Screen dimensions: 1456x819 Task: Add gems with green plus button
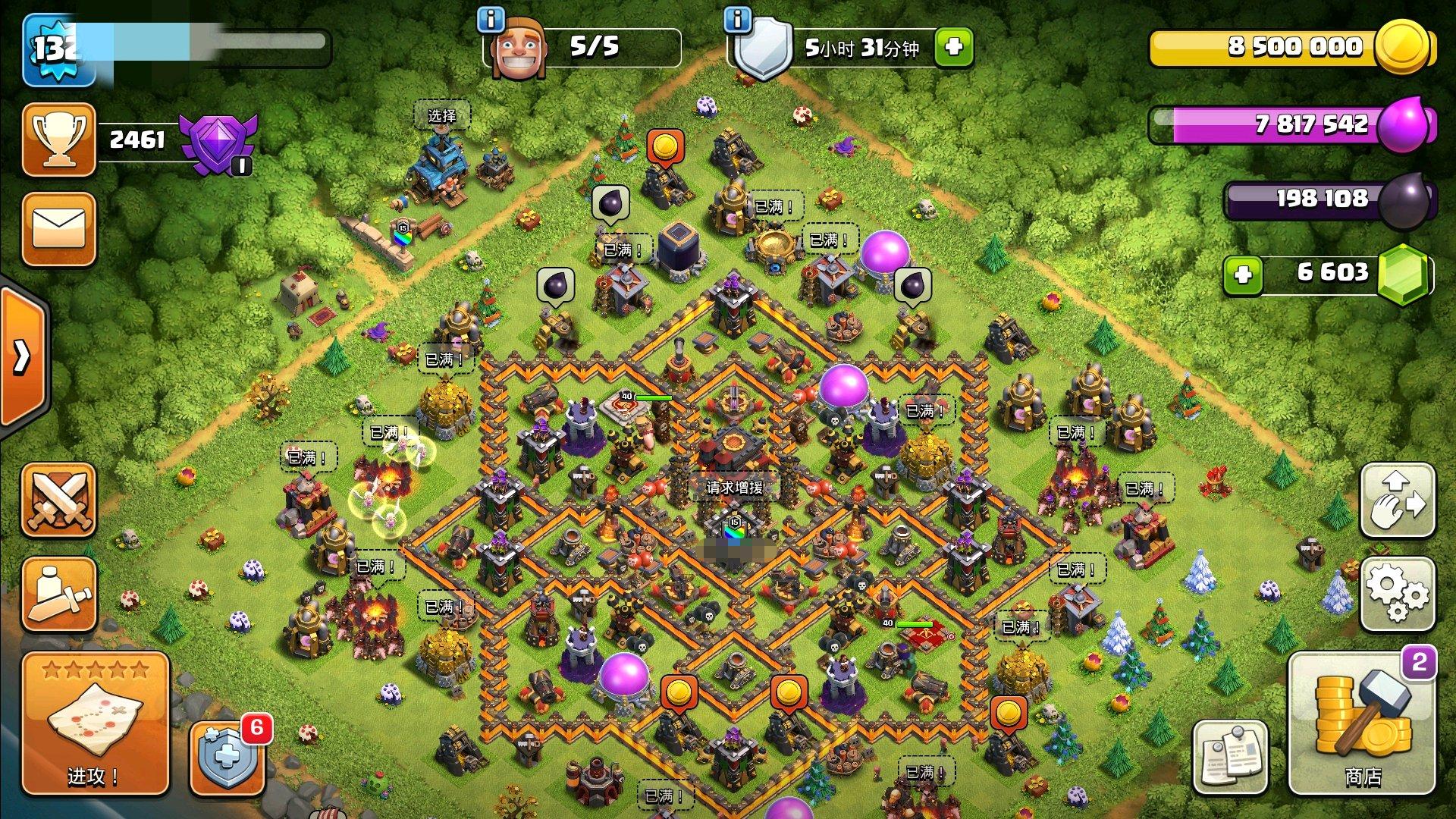coord(1243,274)
